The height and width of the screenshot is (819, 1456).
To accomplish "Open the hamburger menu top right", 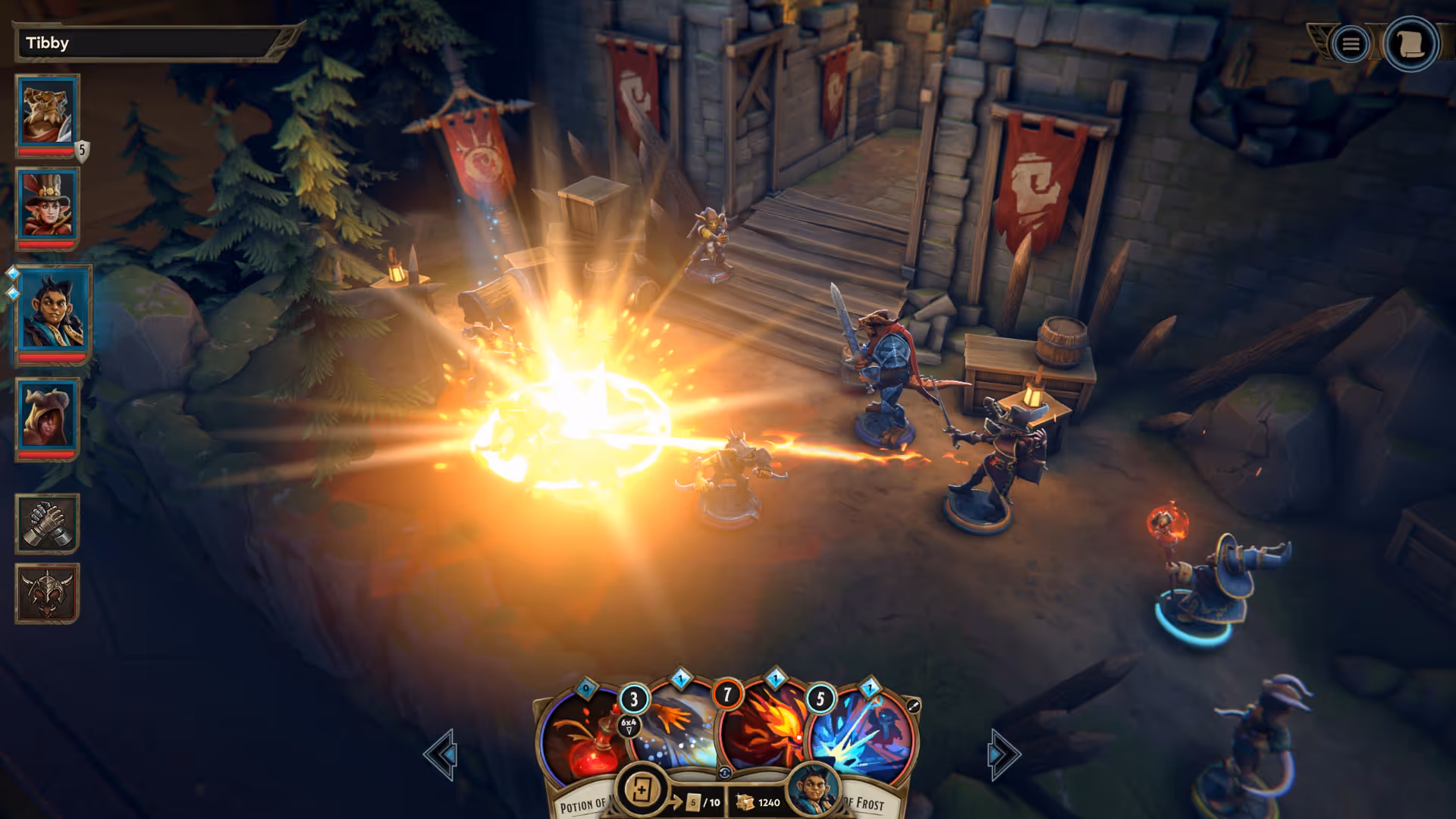I will coord(1352,43).
